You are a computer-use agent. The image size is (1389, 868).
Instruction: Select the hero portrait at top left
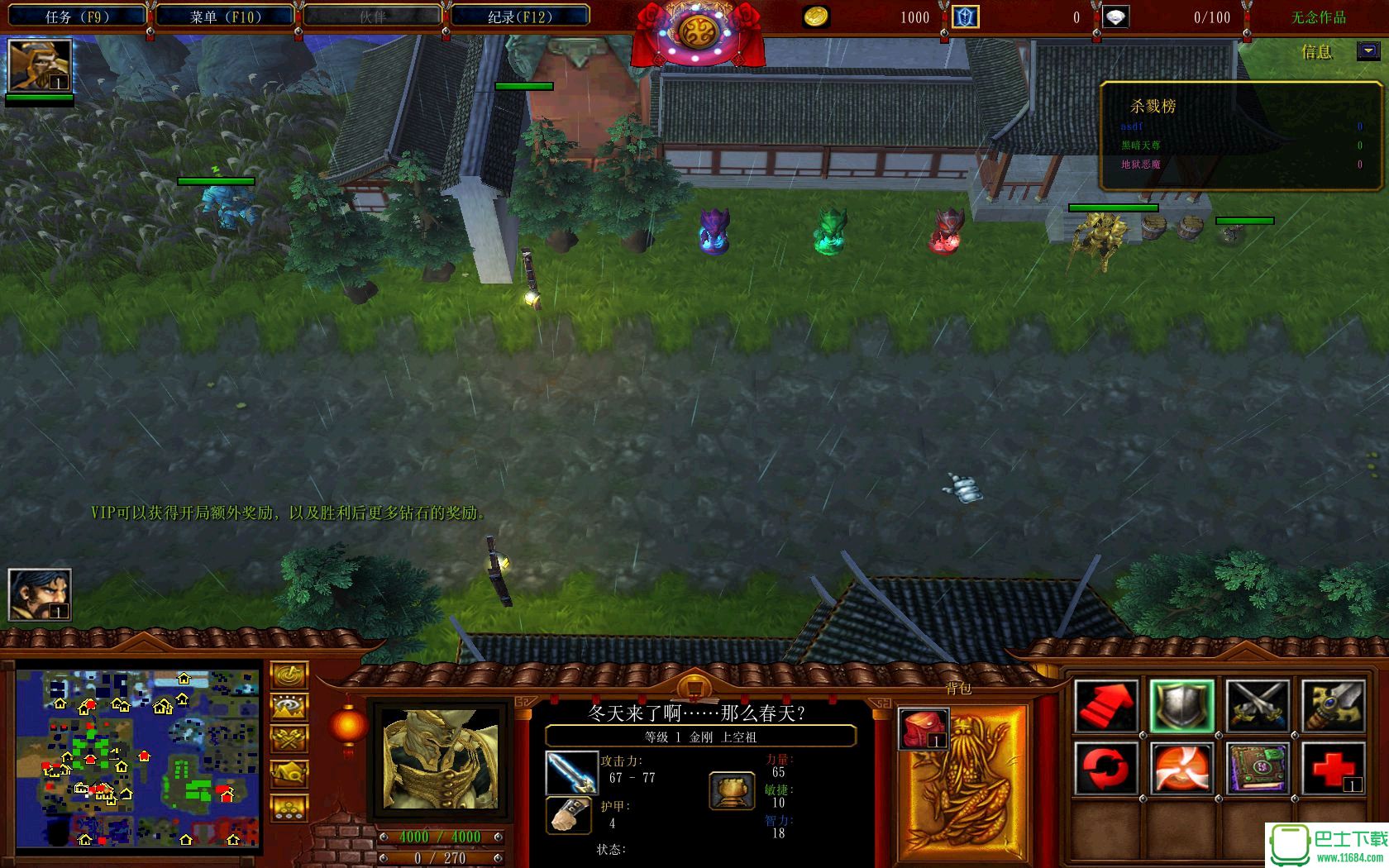[39, 65]
